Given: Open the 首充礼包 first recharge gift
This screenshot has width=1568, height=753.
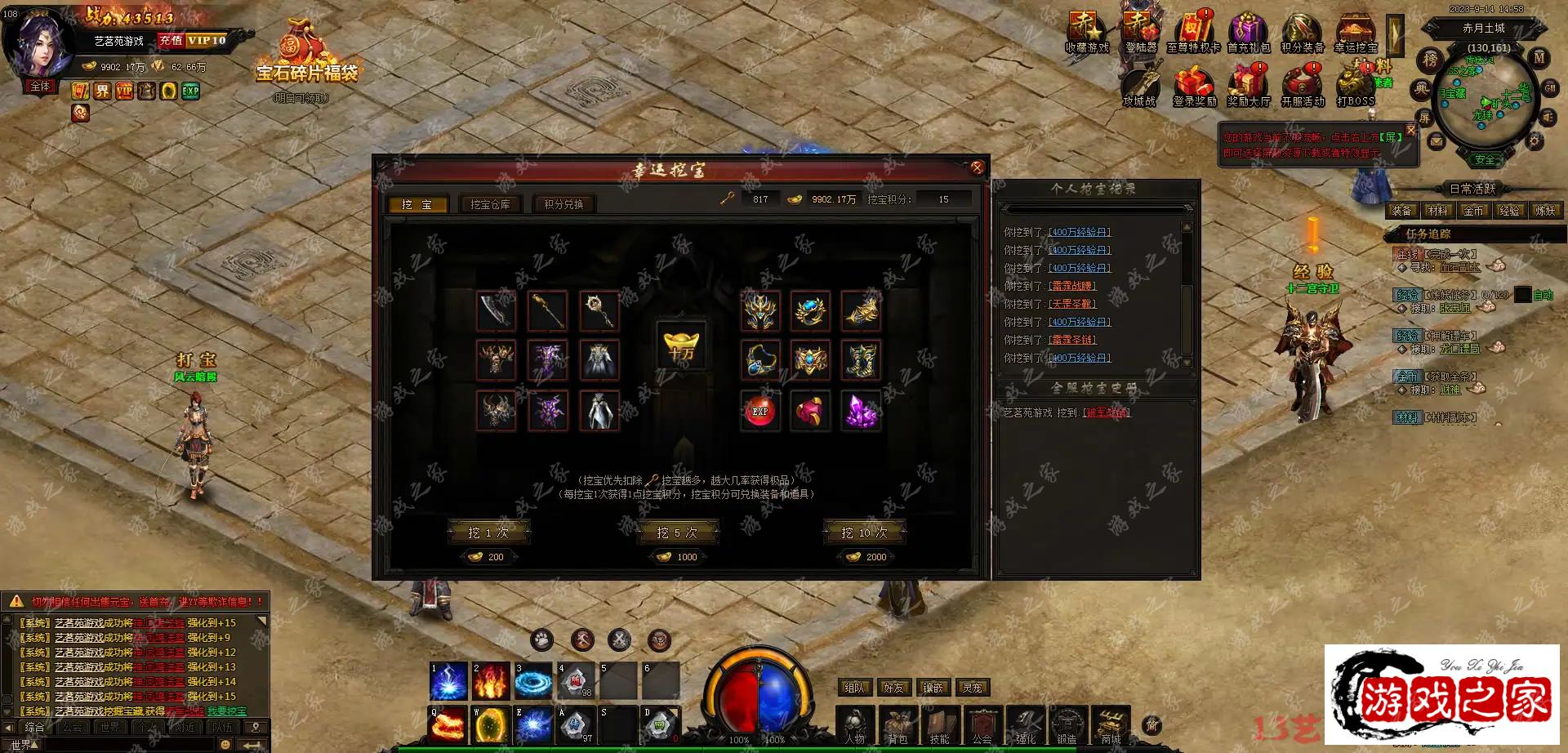Looking at the screenshot, I should 1248,34.
